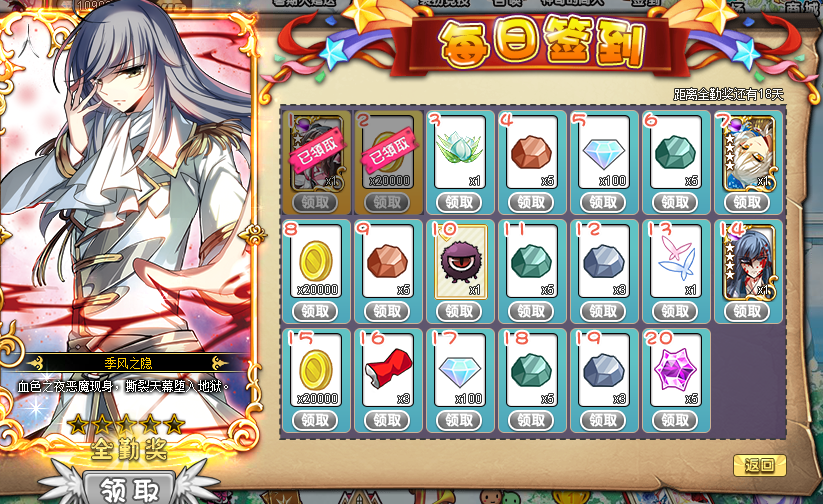Select the day 12 grey ore card
Screen dimensions: 823x504
pyautogui.click(x=604, y=260)
